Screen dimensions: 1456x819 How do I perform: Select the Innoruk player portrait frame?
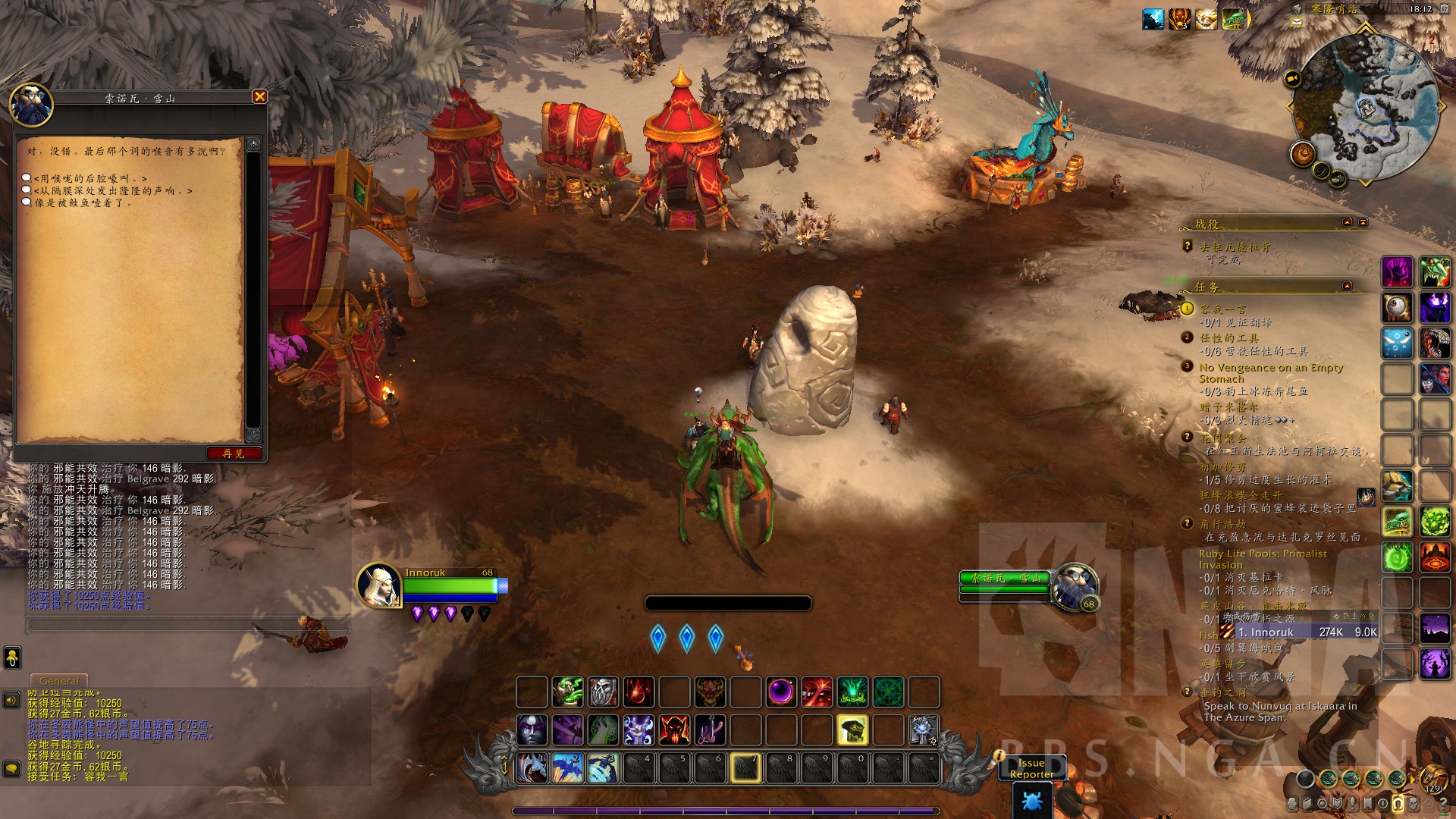pos(379,585)
